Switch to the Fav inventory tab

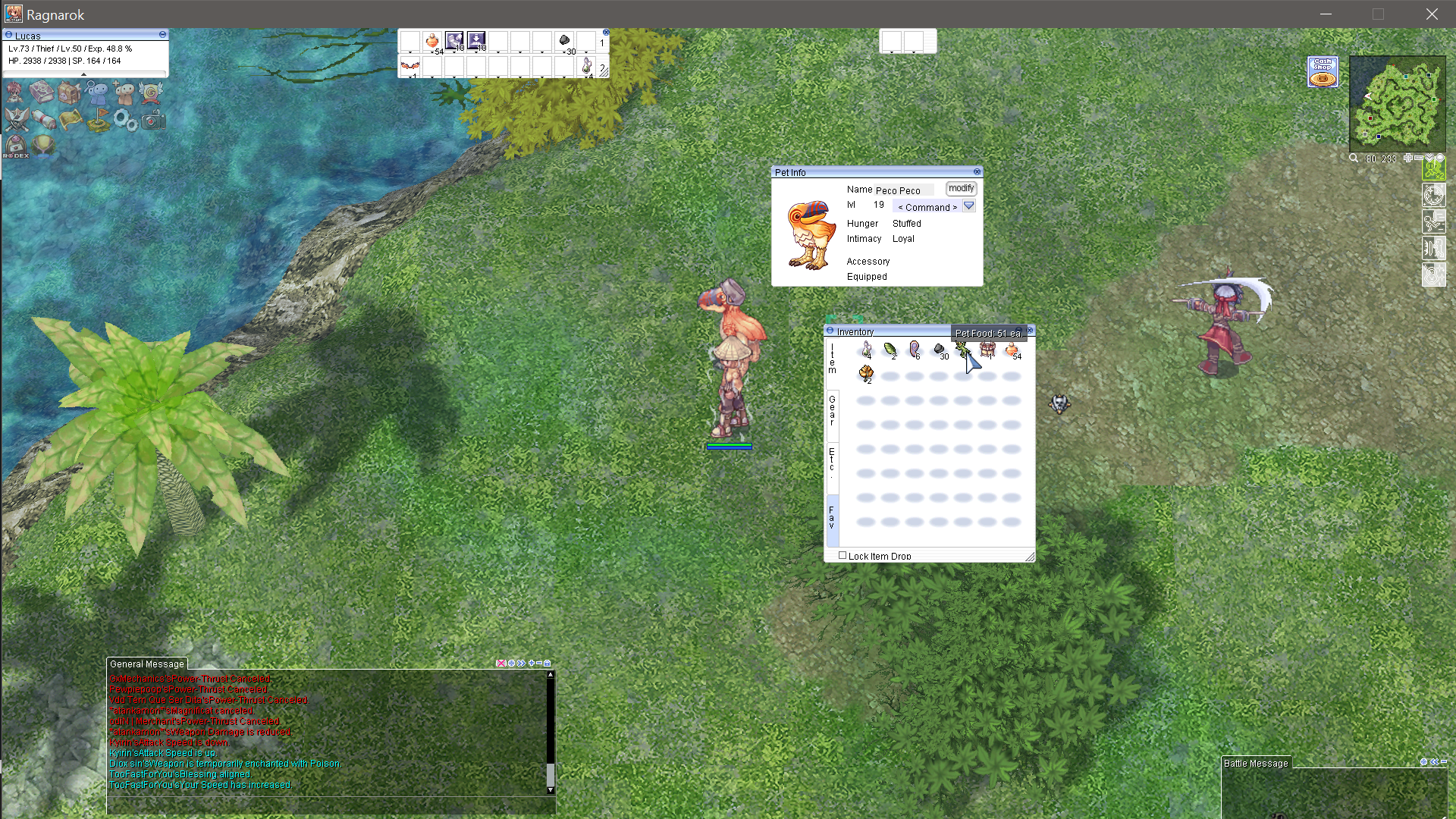coord(832,517)
